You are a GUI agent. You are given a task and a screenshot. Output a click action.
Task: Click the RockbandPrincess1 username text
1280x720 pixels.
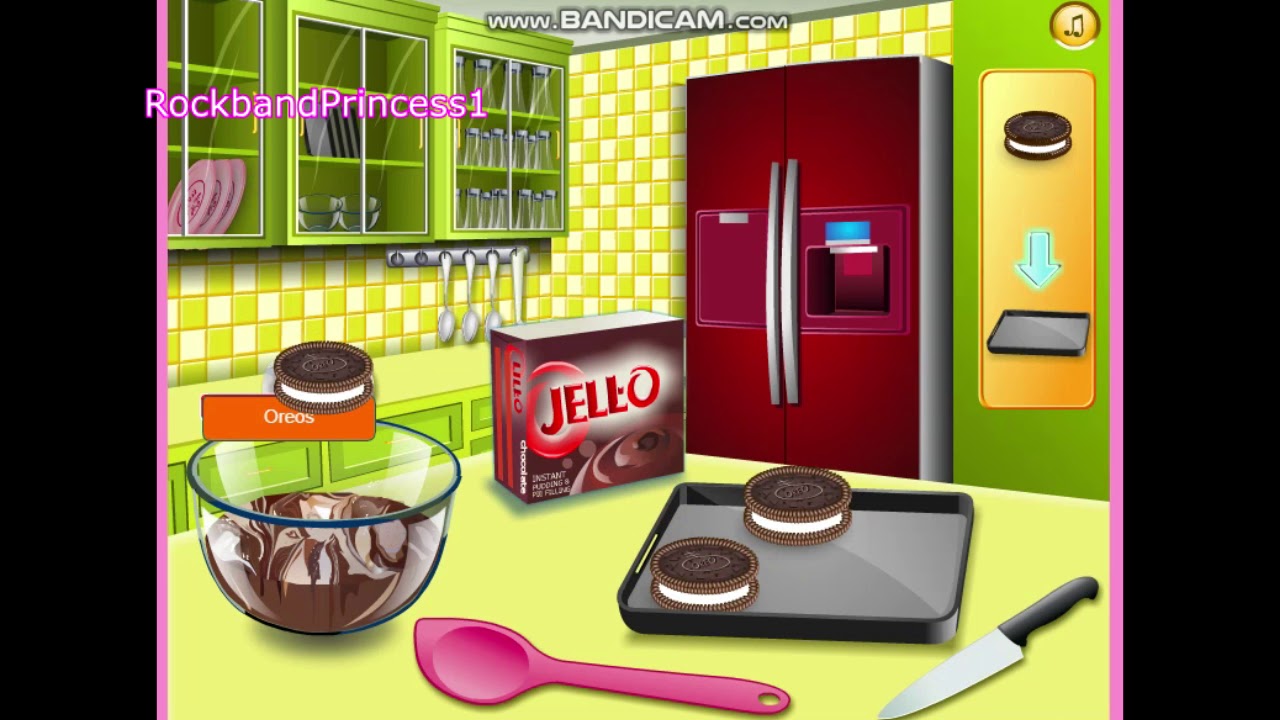315,103
